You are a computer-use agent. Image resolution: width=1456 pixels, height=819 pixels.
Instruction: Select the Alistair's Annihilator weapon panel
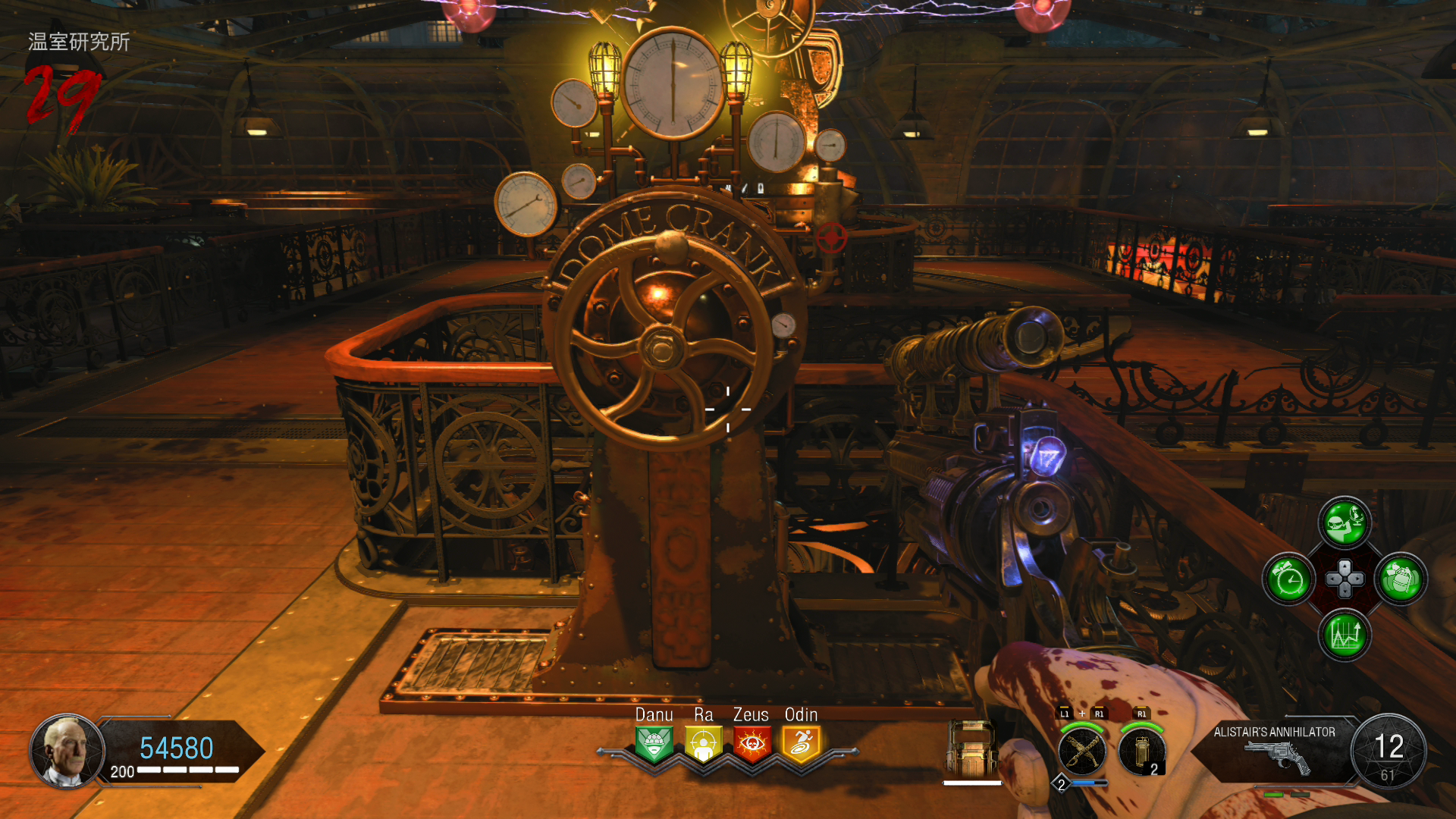[x=1274, y=751]
